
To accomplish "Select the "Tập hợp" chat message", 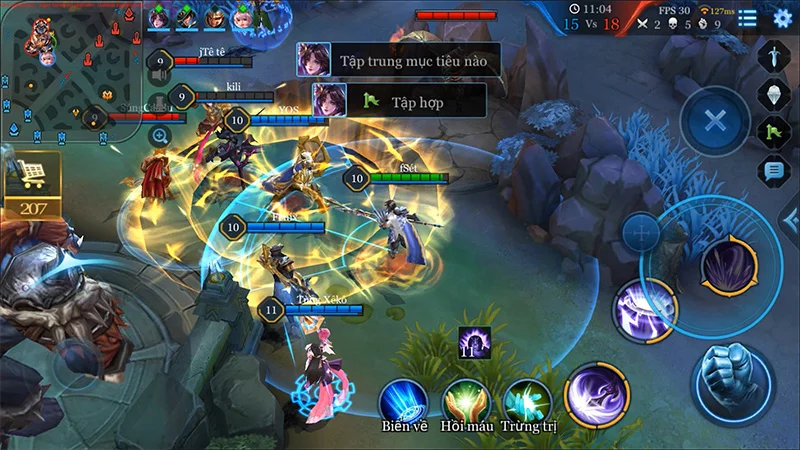I will tap(400, 100).
